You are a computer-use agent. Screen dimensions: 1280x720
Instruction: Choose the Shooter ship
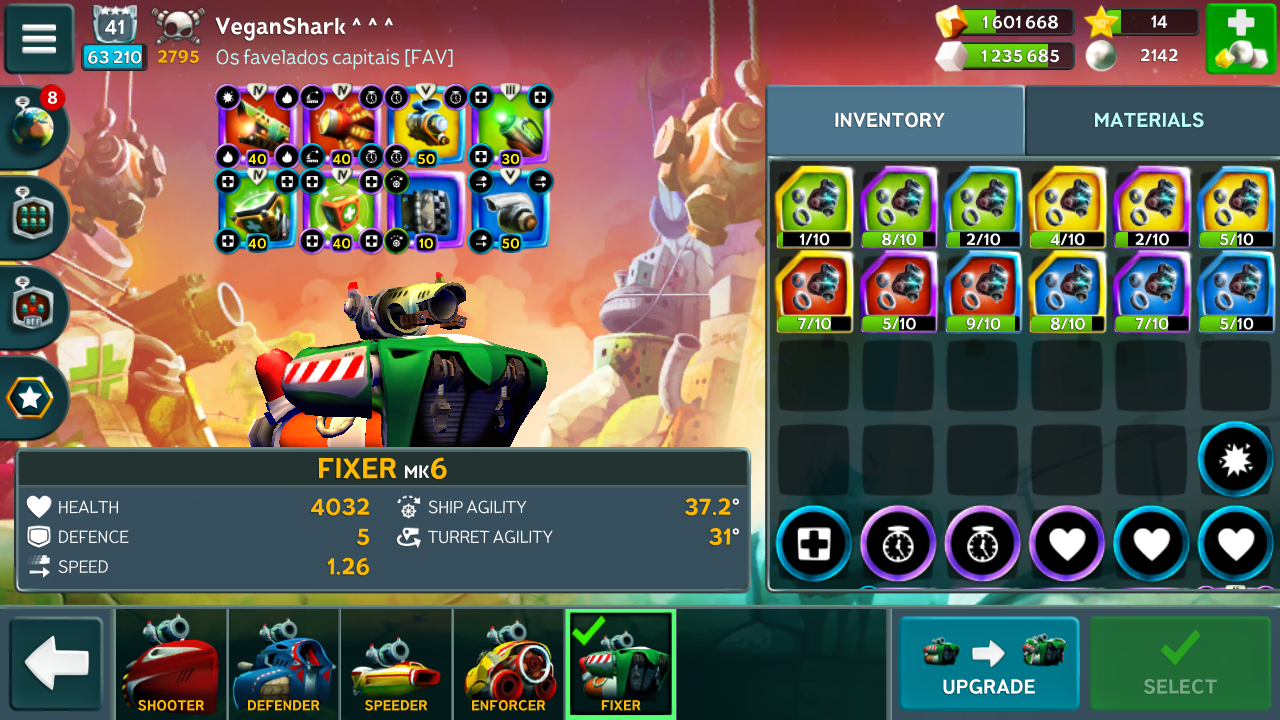click(171, 664)
